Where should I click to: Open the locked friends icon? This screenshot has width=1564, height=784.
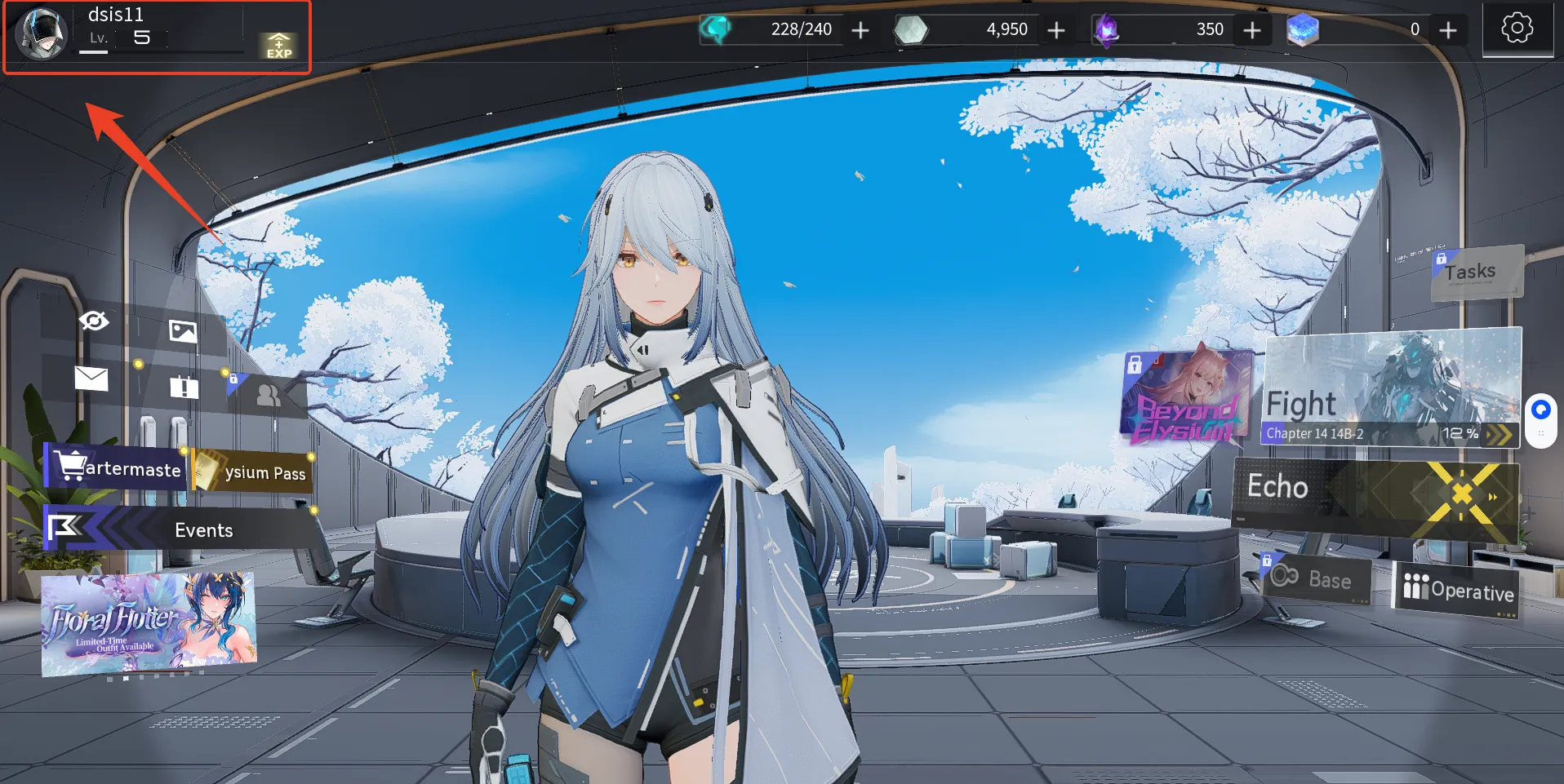(268, 396)
